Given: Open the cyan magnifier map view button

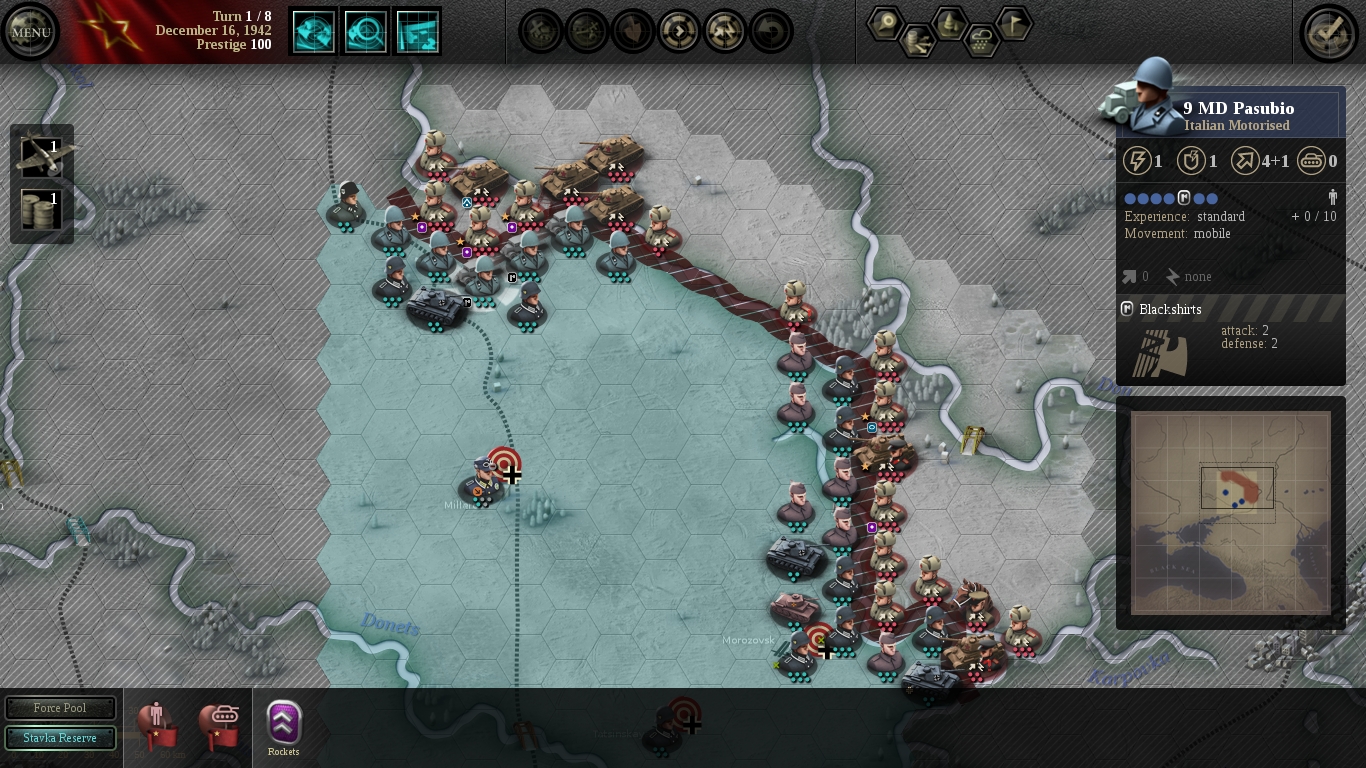Looking at the screenshot, I should (366, 32).
